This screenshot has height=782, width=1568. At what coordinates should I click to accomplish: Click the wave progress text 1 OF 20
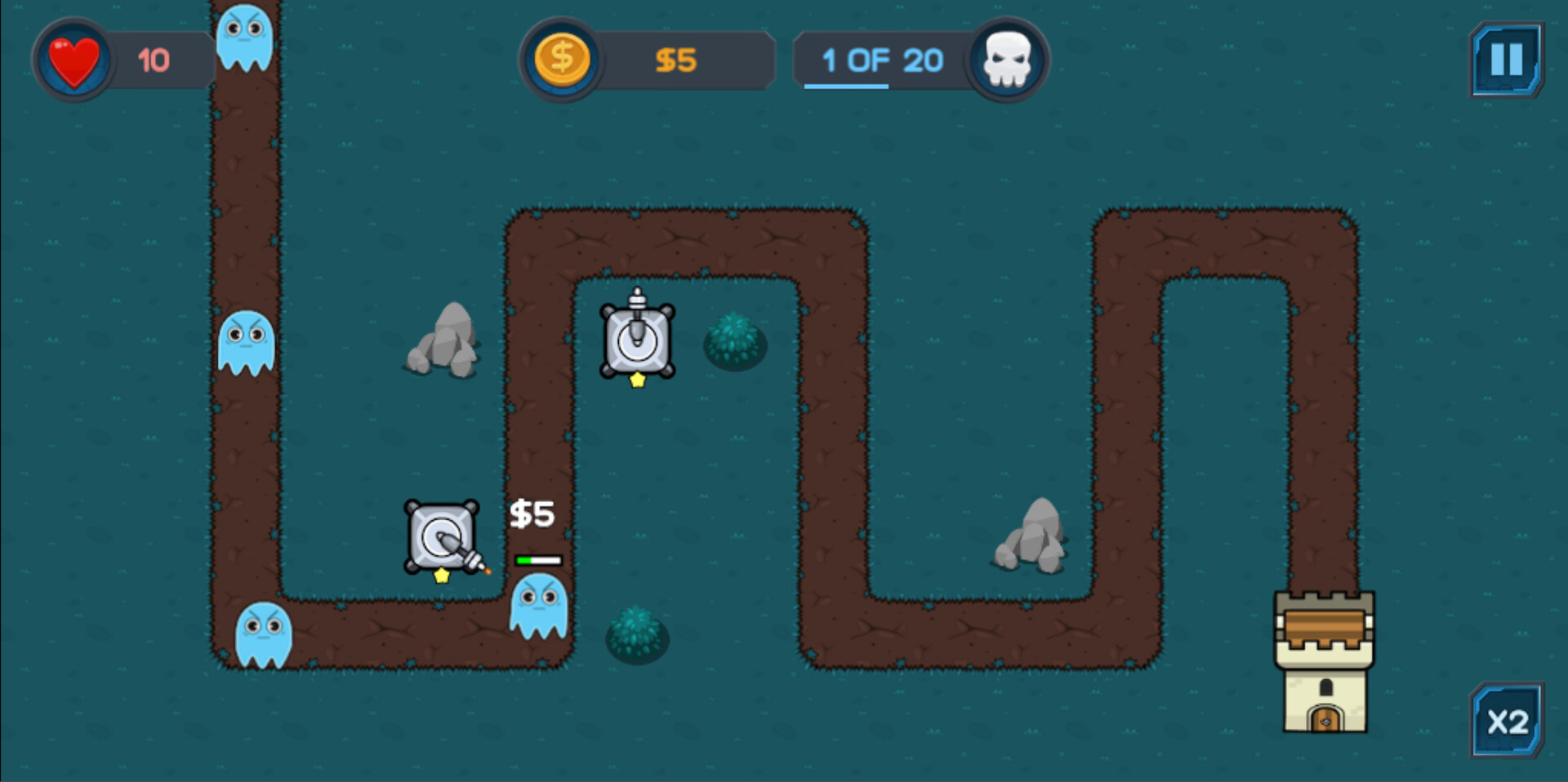(882, 59)
